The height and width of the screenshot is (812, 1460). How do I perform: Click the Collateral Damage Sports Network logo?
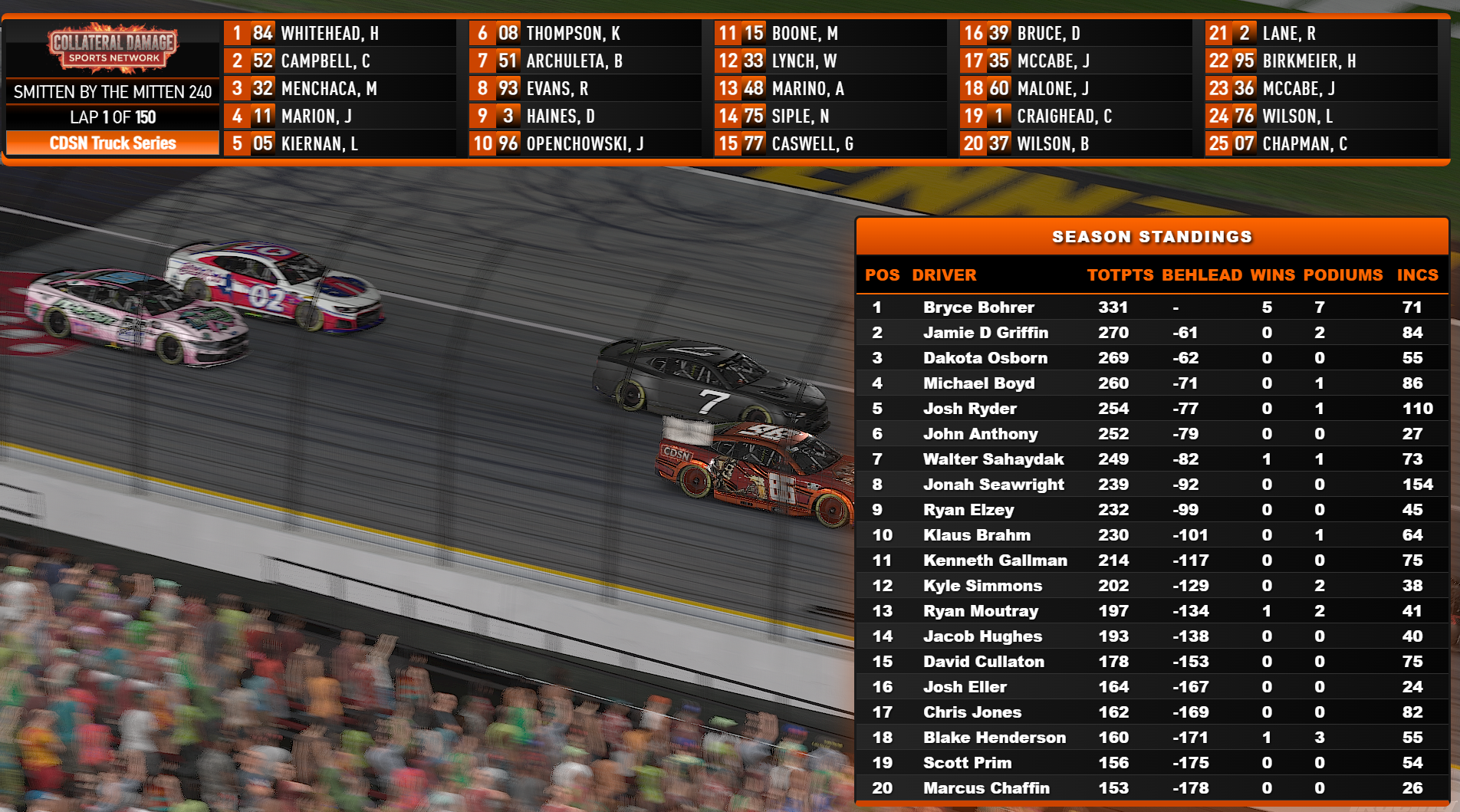click(112, 46)
